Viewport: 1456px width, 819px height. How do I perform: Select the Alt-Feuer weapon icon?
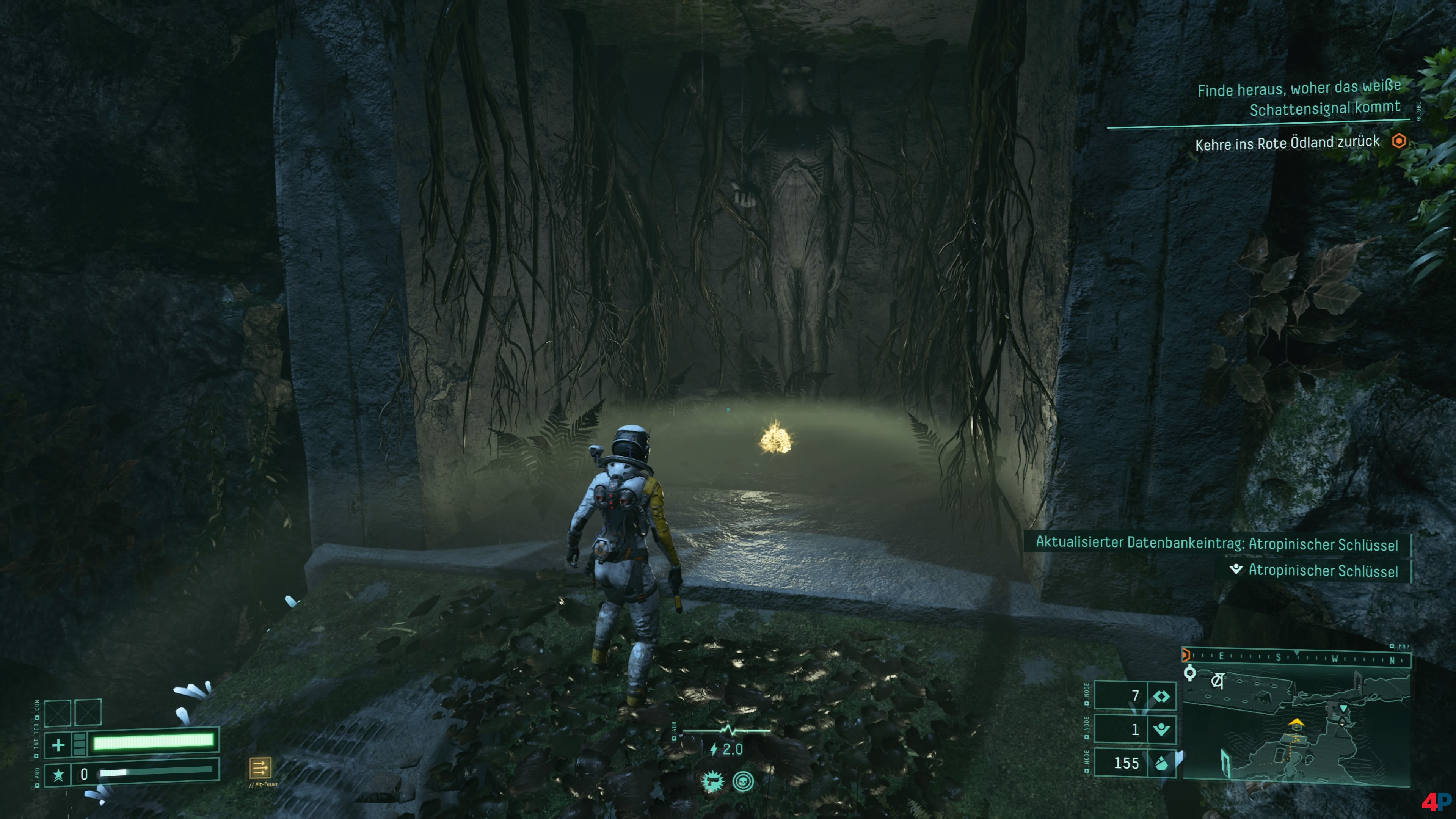(x=260, y=767)
